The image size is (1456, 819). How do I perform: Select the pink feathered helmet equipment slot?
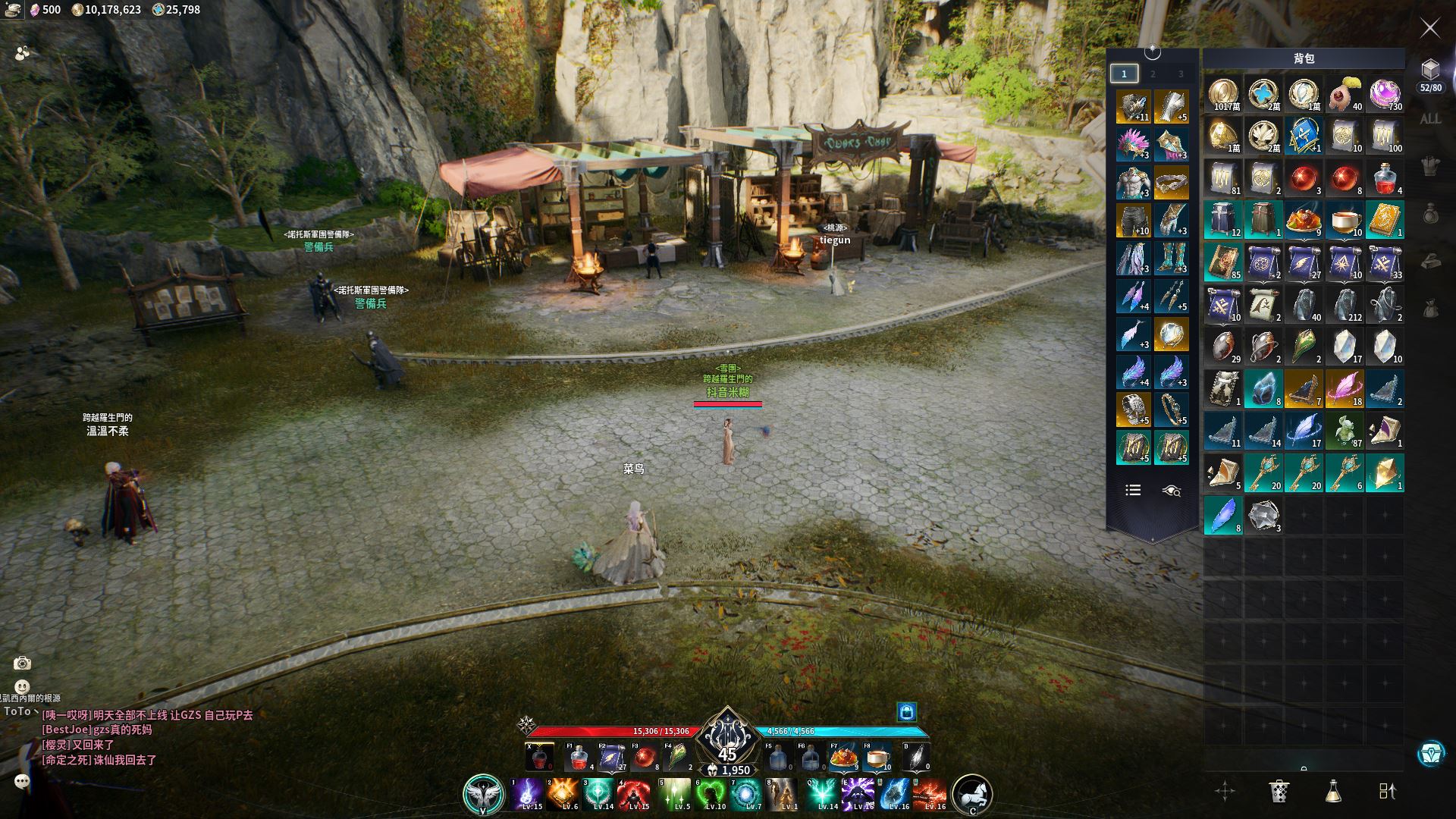[1133, 144]
